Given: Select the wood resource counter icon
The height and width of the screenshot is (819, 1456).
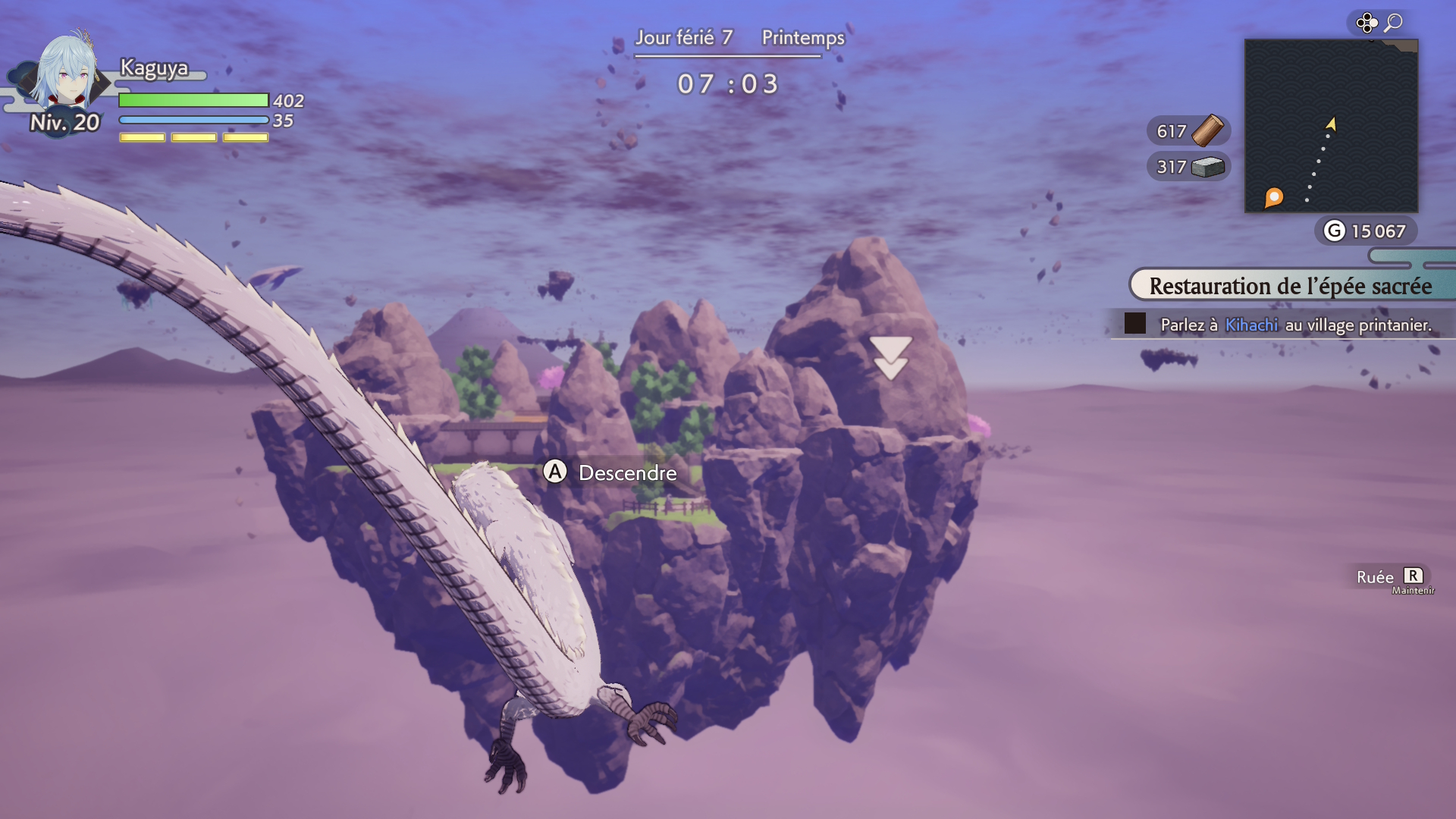Looking at the screenshot, I should pyautogui.click(x=1207, y=130).
